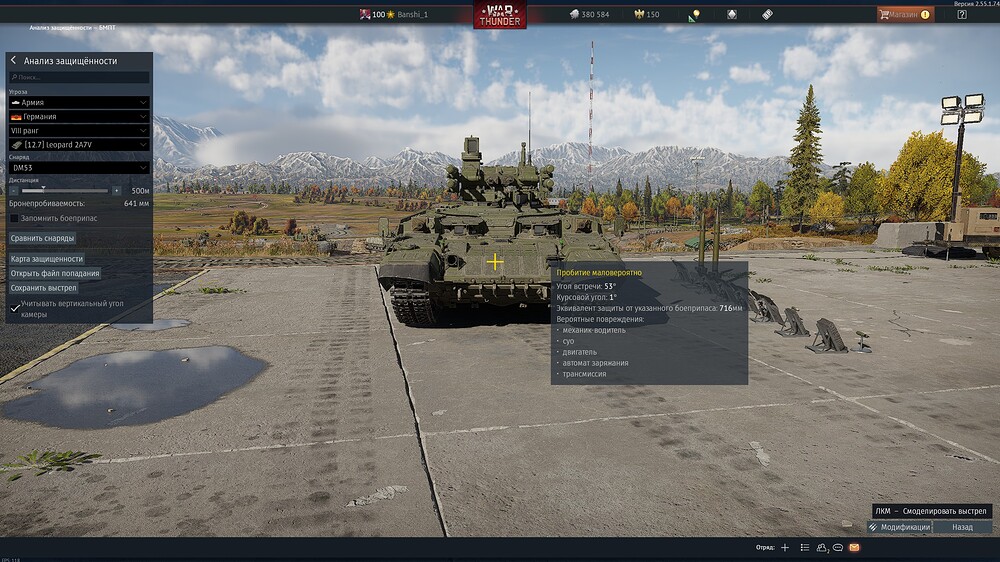The height and width of the screenshot is (562, 1000).
Task: Click the Сравнить снаряды button
Action: pyautogui.click(x=43, y=238)
